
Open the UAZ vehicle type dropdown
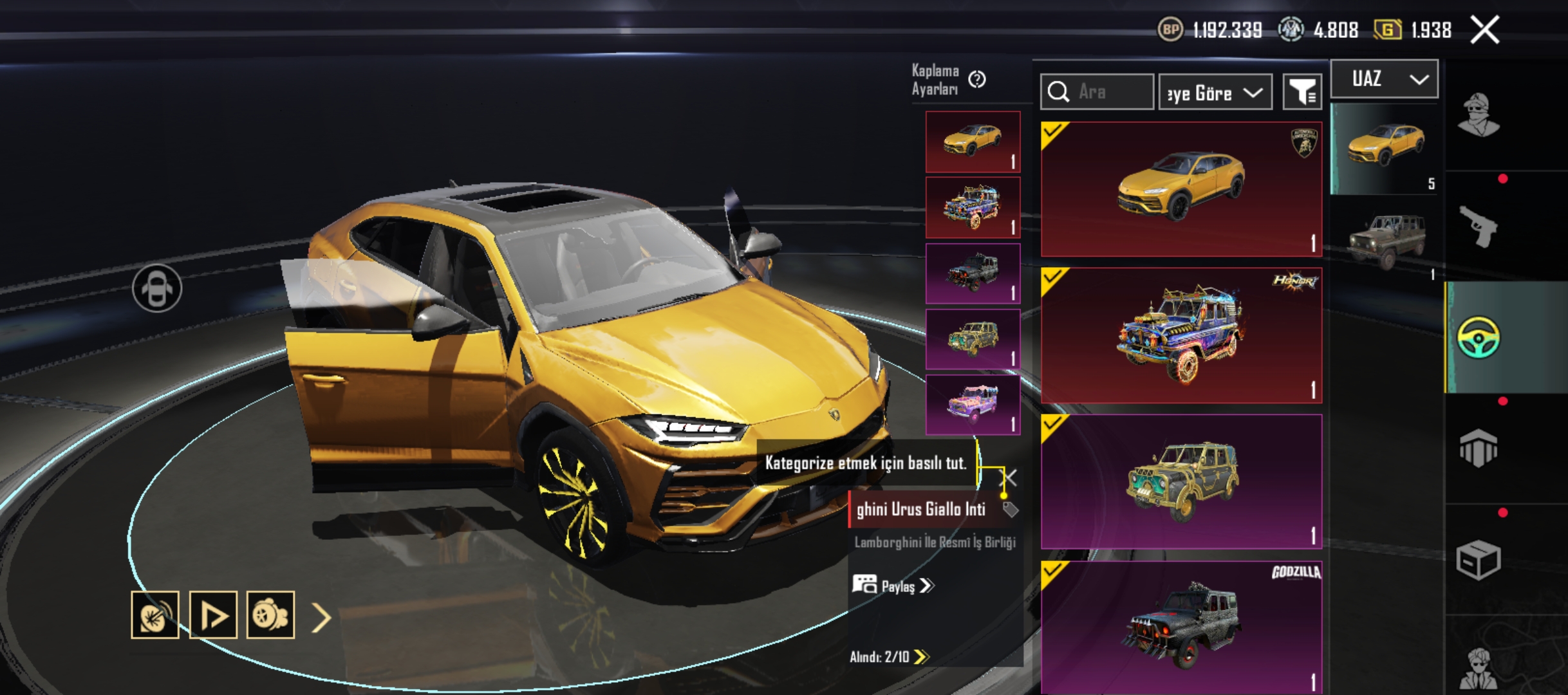coord(1385,79)
